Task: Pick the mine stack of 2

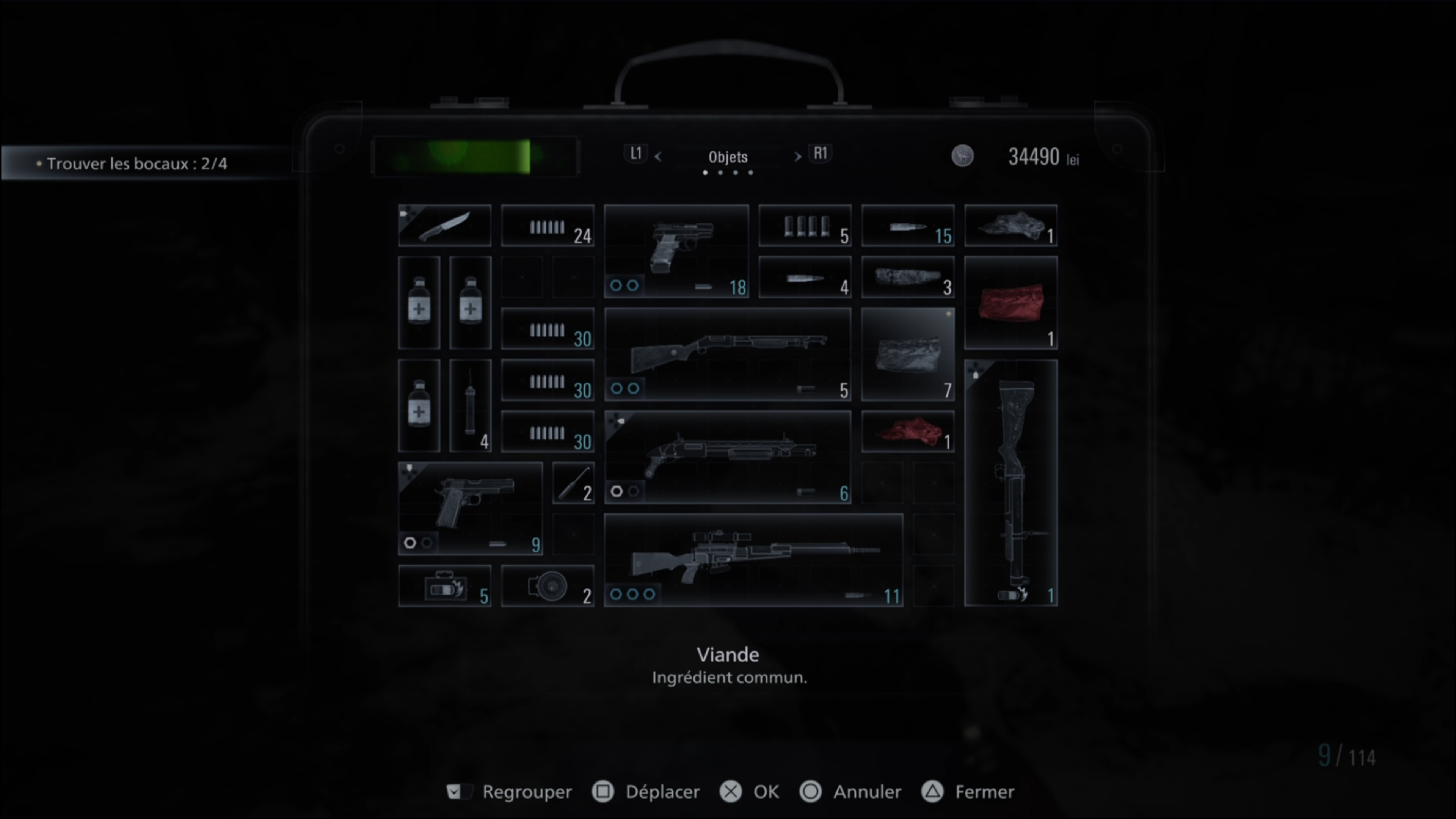Action: [x=547, y=585]
